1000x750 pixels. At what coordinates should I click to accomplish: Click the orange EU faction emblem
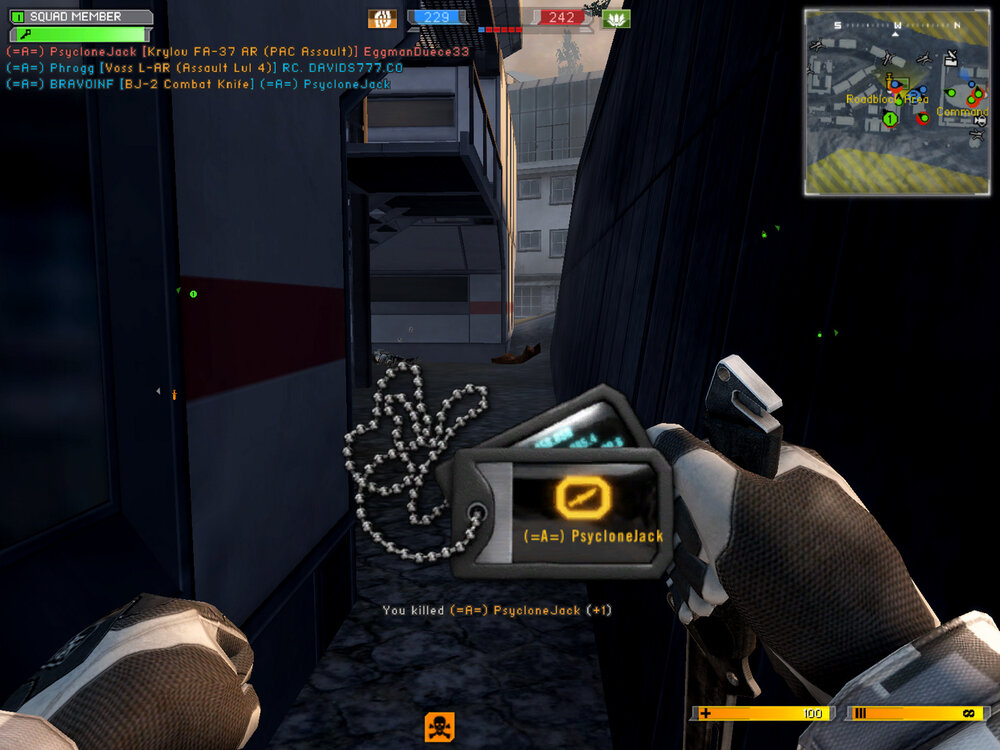(382, 18)
